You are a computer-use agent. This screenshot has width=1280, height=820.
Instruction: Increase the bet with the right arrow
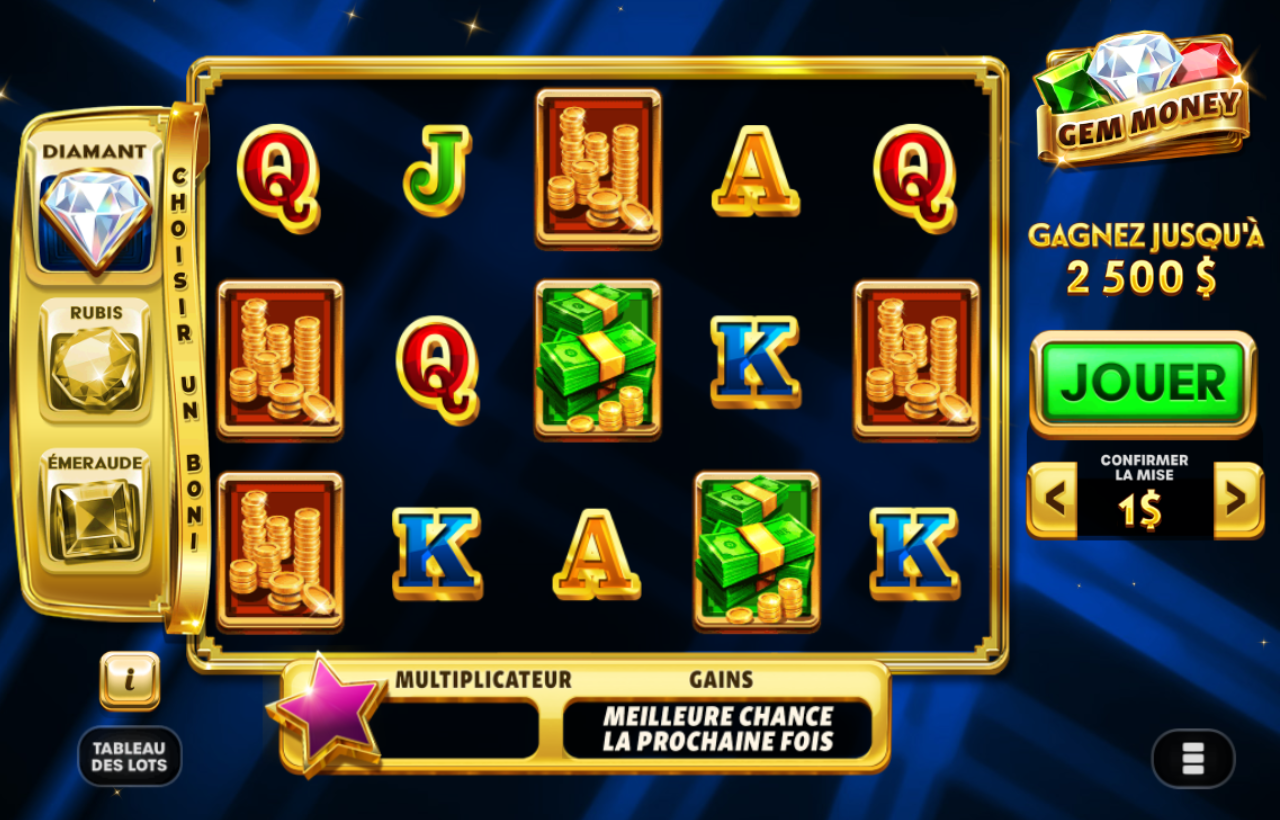click(1238, 499)
